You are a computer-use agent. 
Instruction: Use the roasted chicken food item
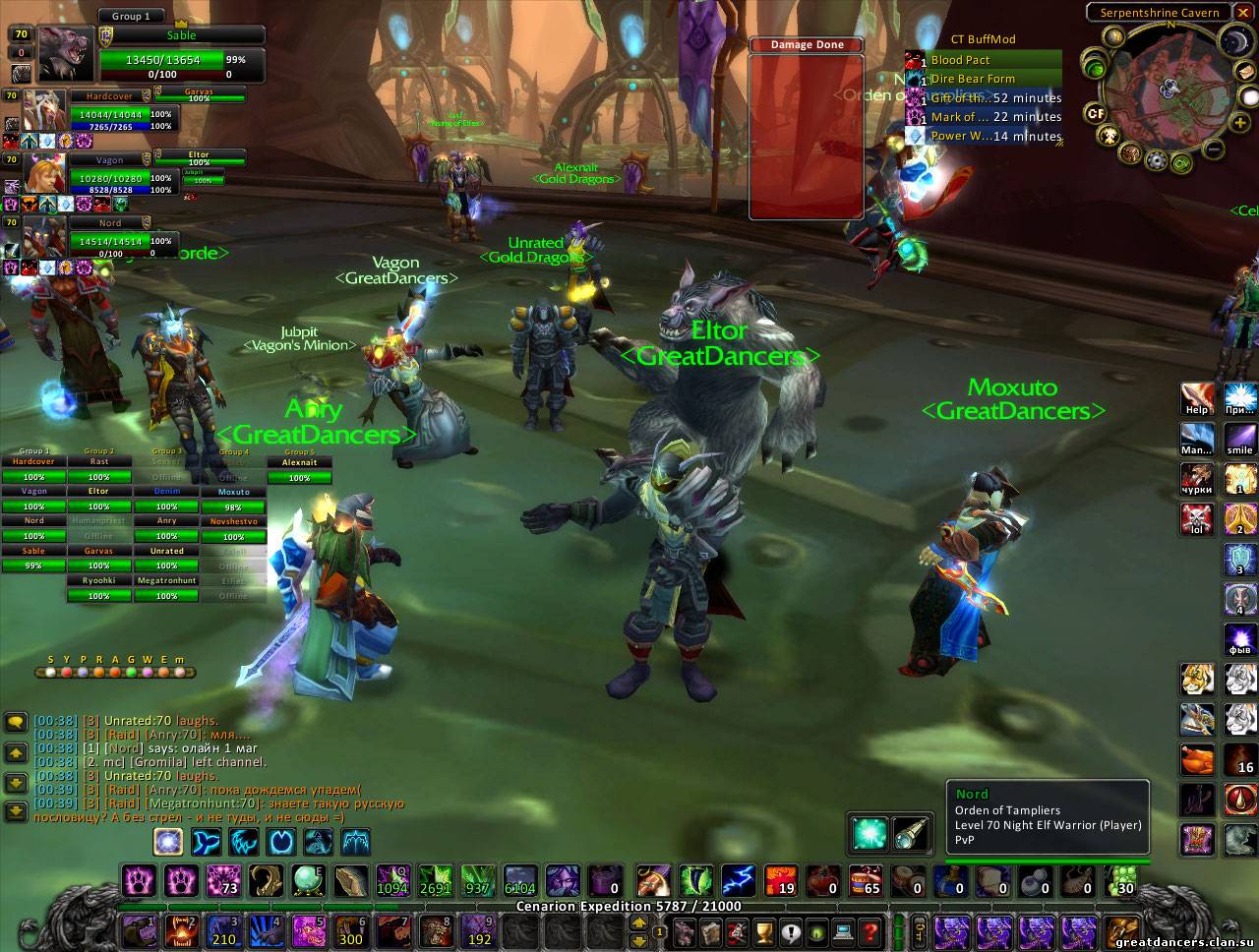click(x=1197, y=759)
